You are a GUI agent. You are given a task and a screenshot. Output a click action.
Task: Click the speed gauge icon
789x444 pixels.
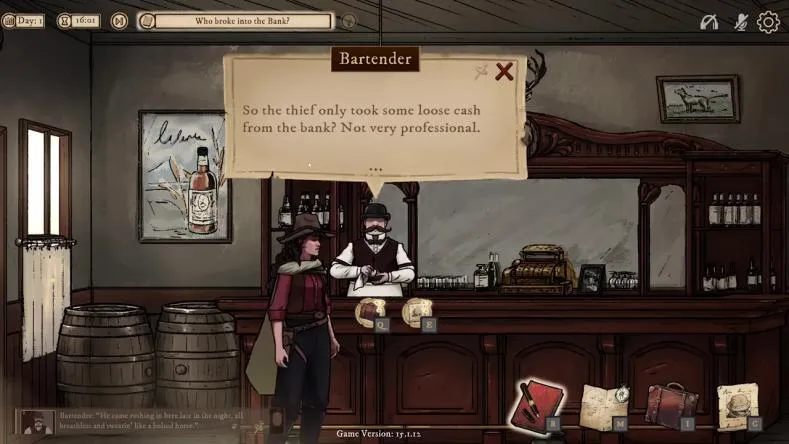coord(708,21)
